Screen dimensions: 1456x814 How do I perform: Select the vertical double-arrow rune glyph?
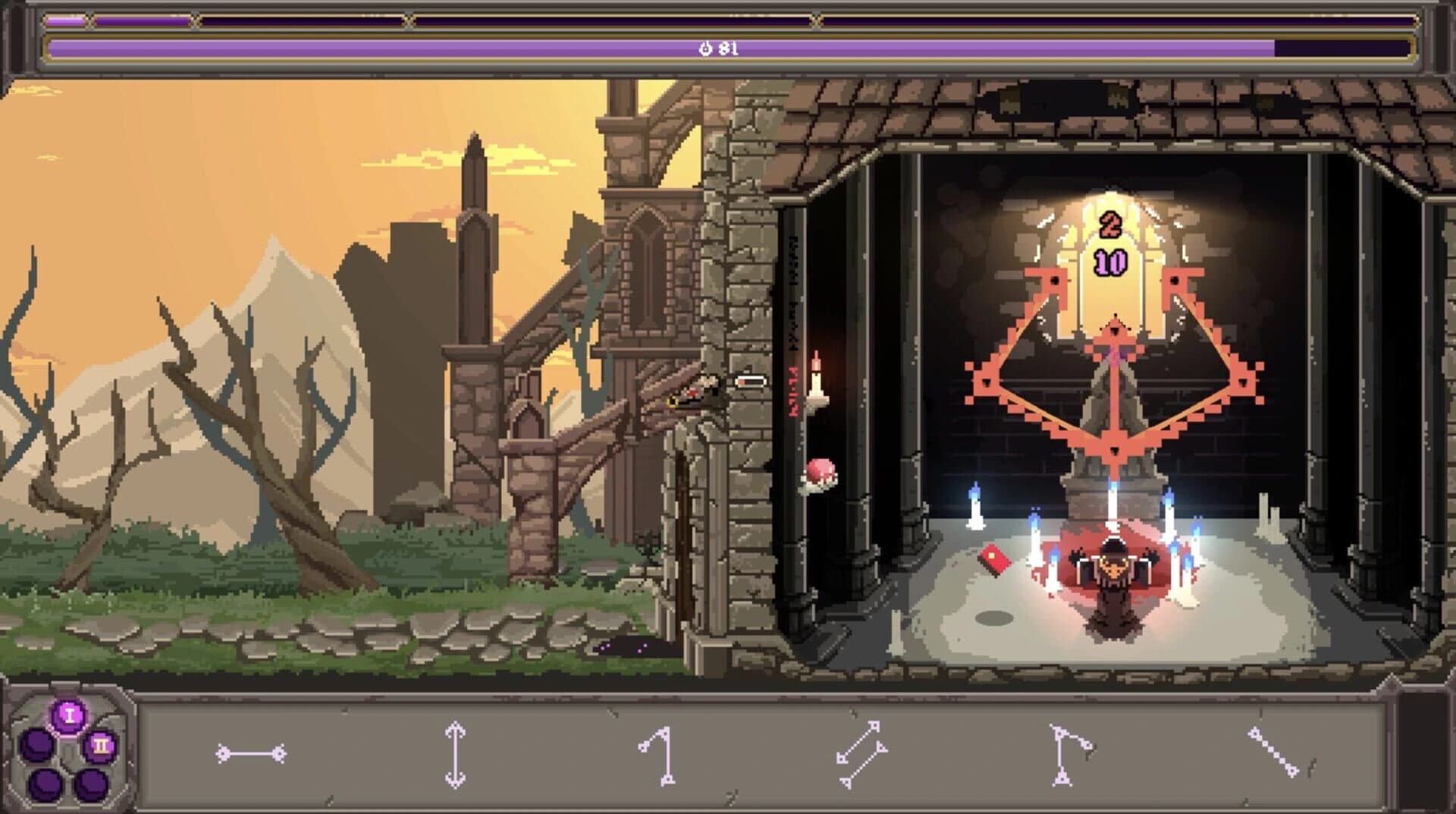point(455,751)
